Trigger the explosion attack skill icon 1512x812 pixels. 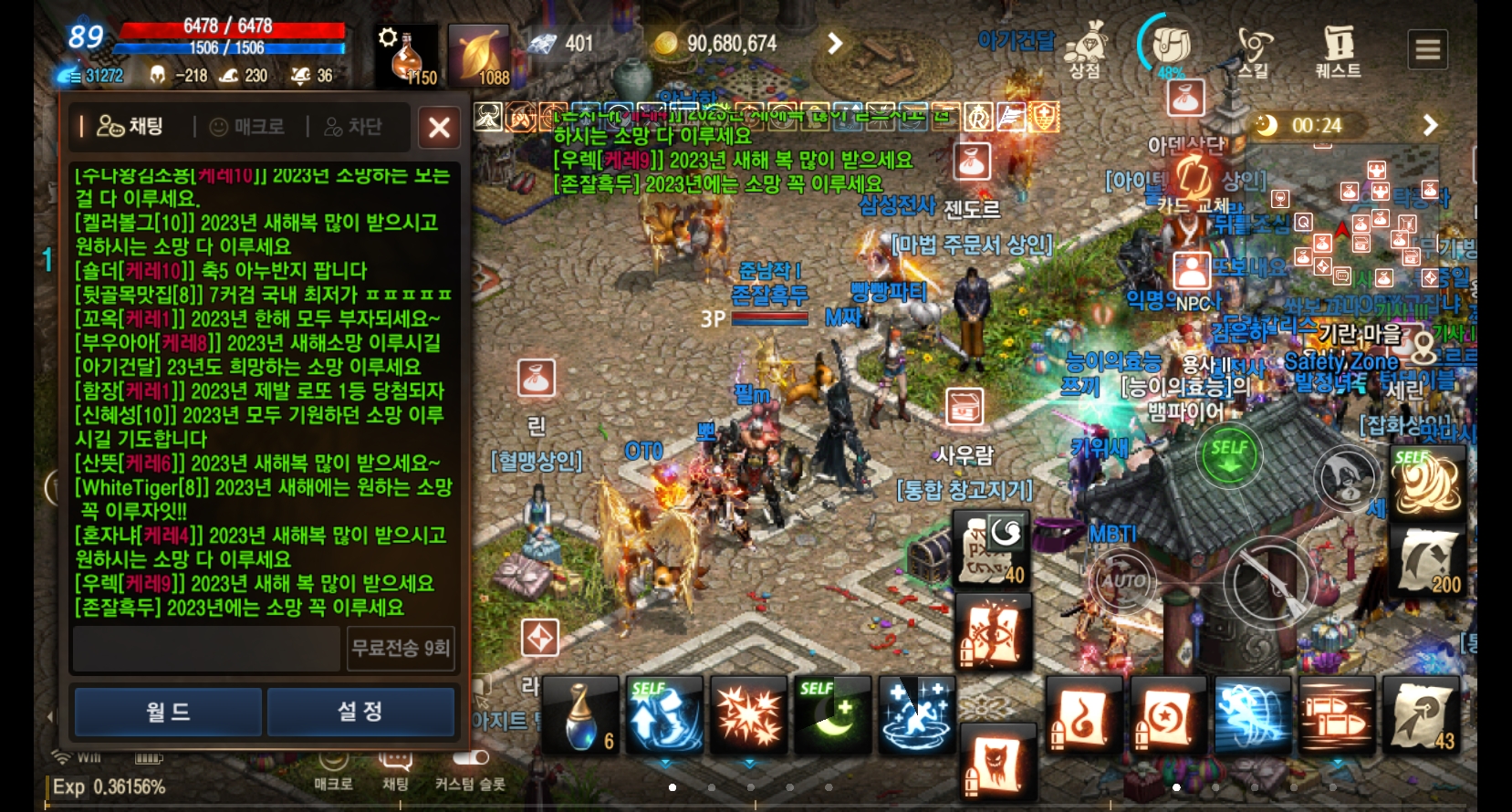[x=750, y=716]
